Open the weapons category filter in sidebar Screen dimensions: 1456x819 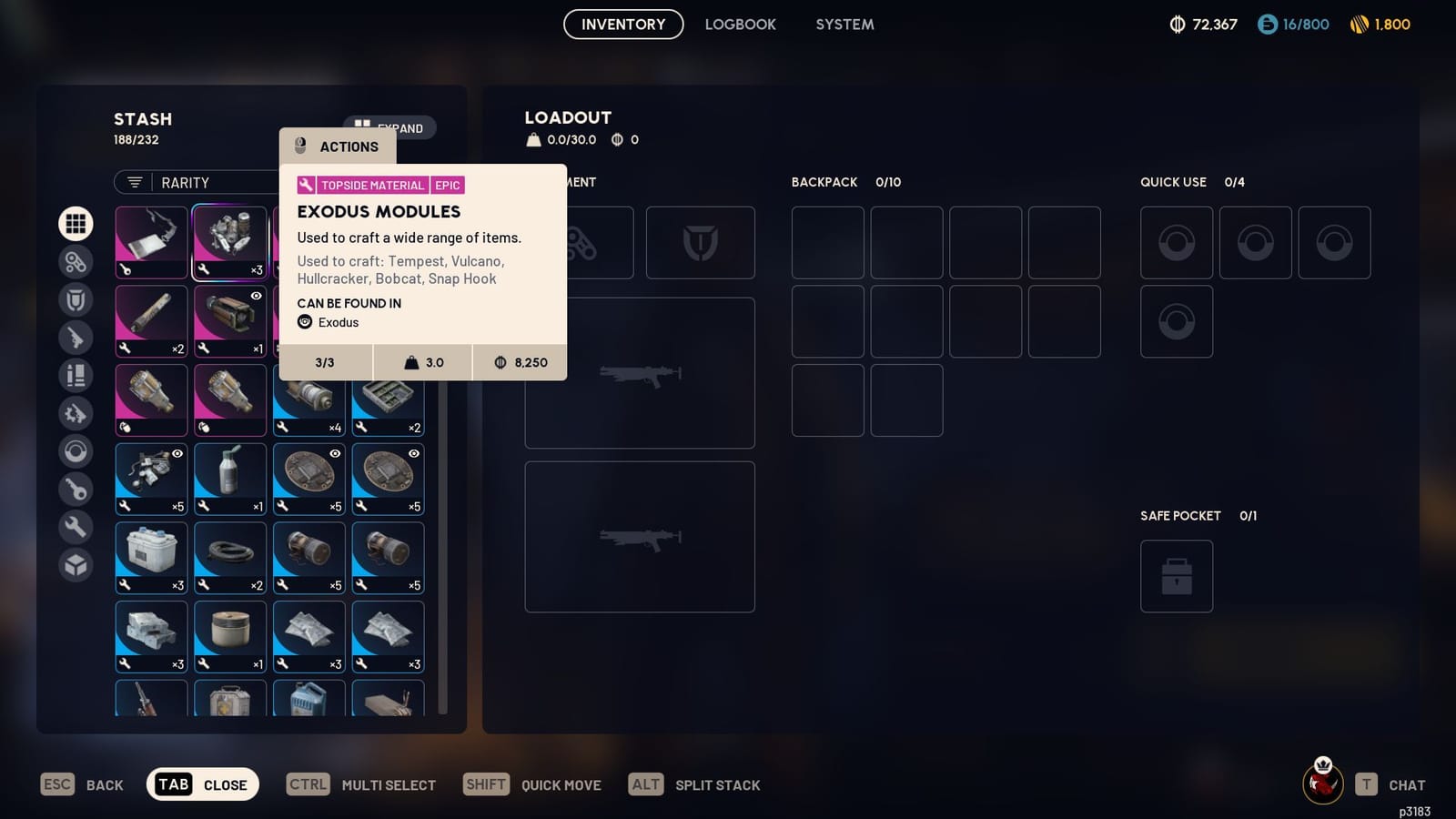point(76,337)
